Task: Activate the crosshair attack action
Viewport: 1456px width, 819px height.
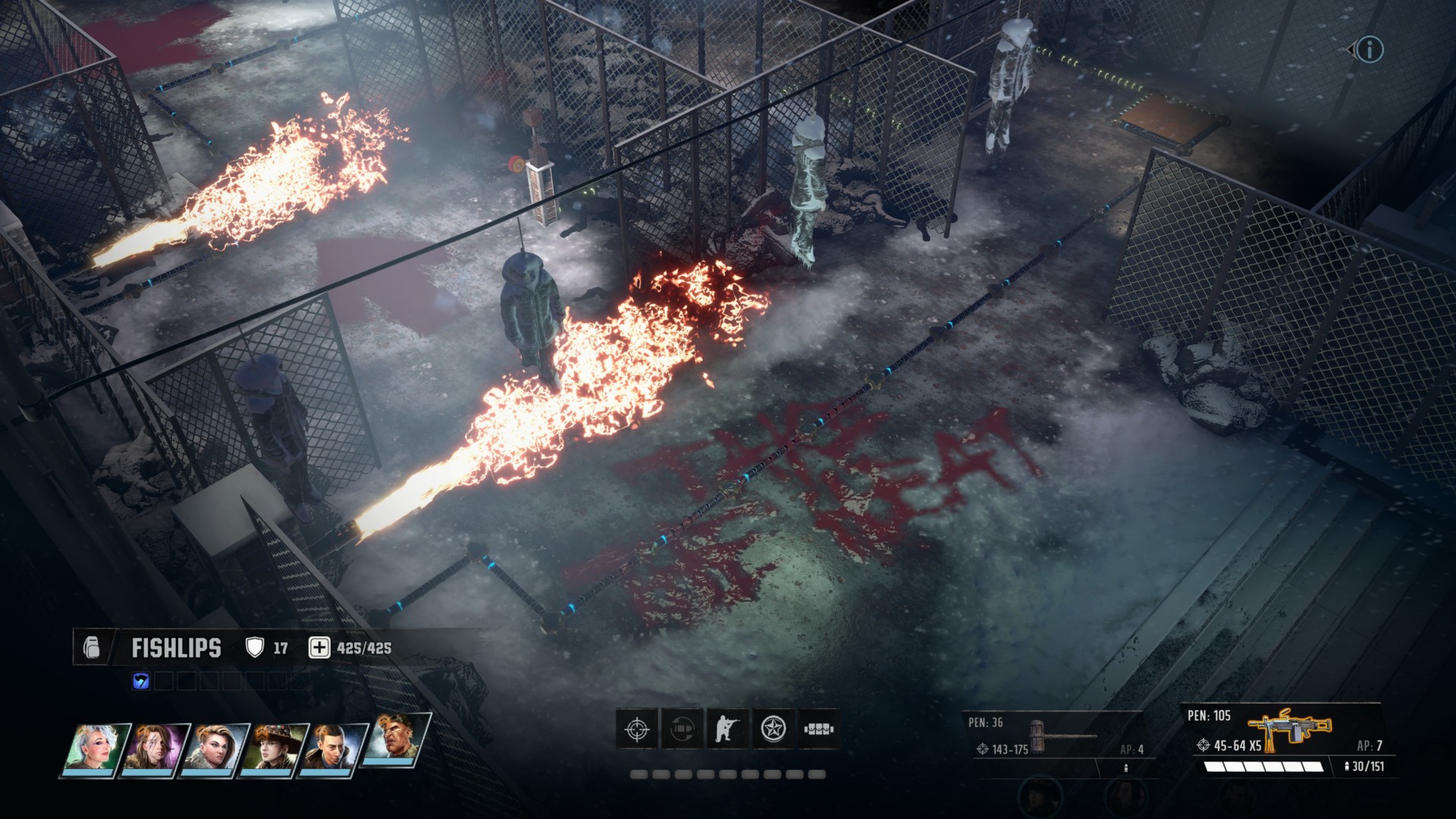Action: (637, 730)
